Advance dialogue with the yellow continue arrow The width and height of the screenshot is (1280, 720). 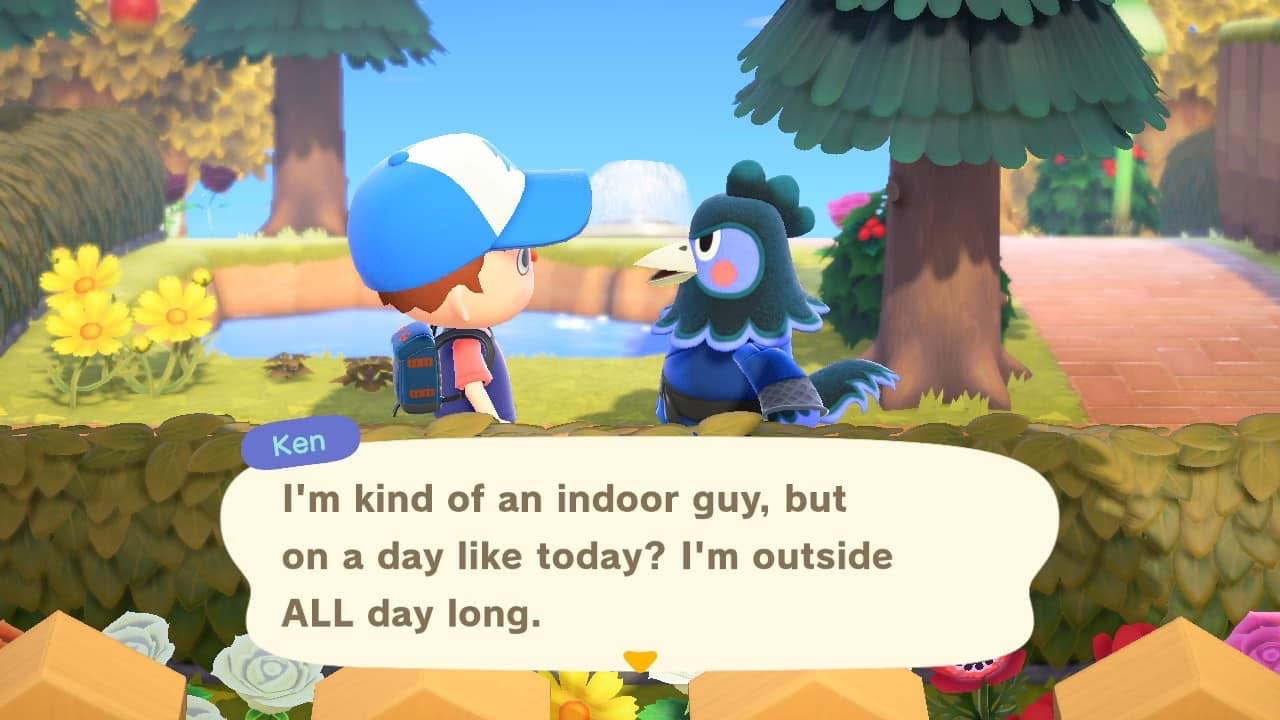[x=639, y=660]
